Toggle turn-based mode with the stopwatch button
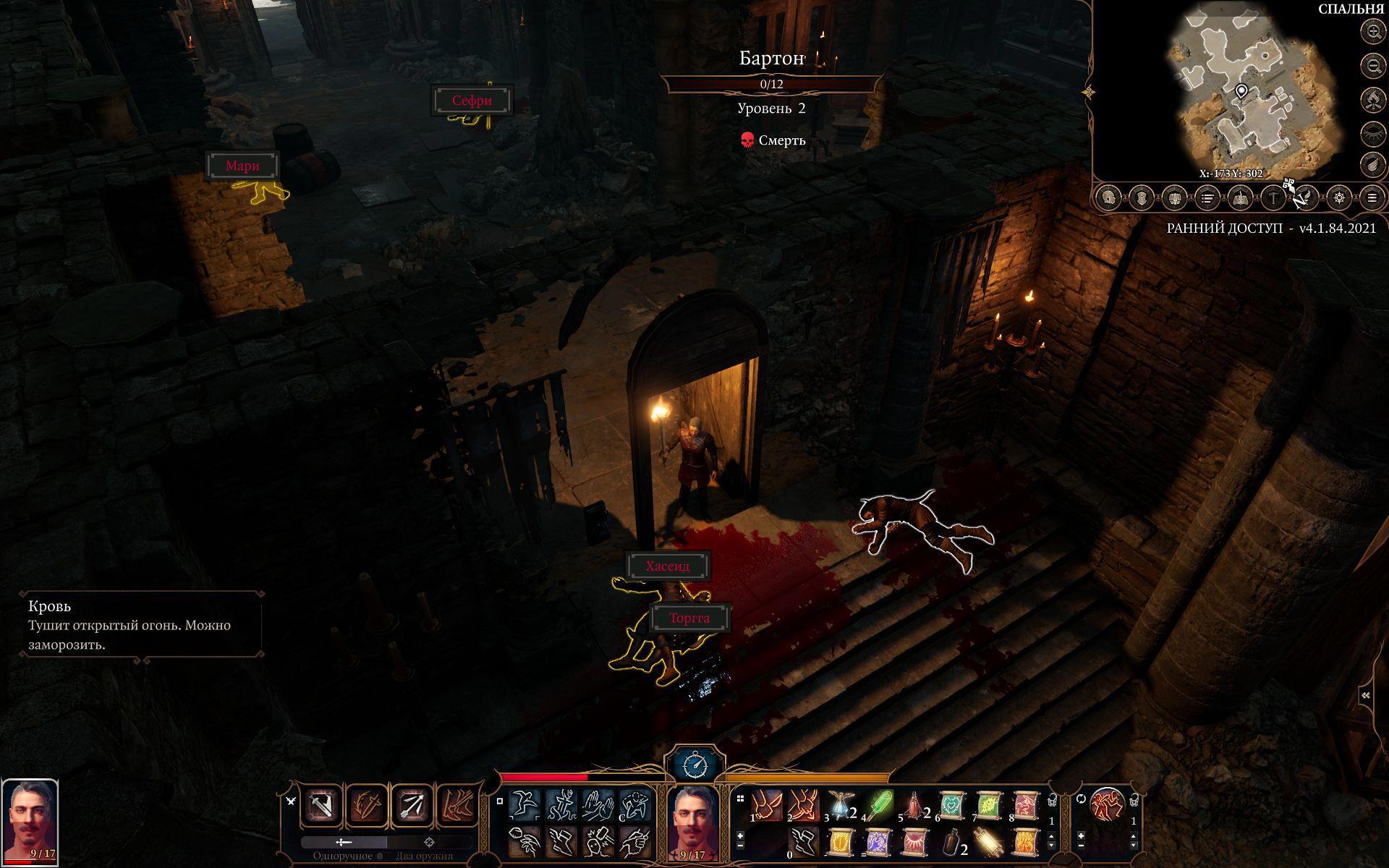 point(694,765)
